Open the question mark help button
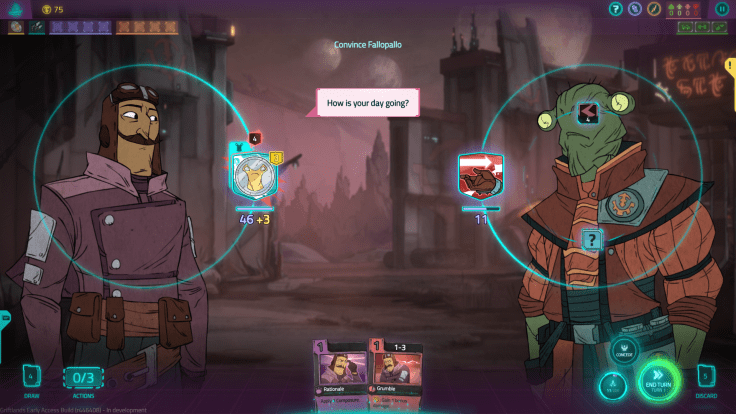 coord(617,9)
